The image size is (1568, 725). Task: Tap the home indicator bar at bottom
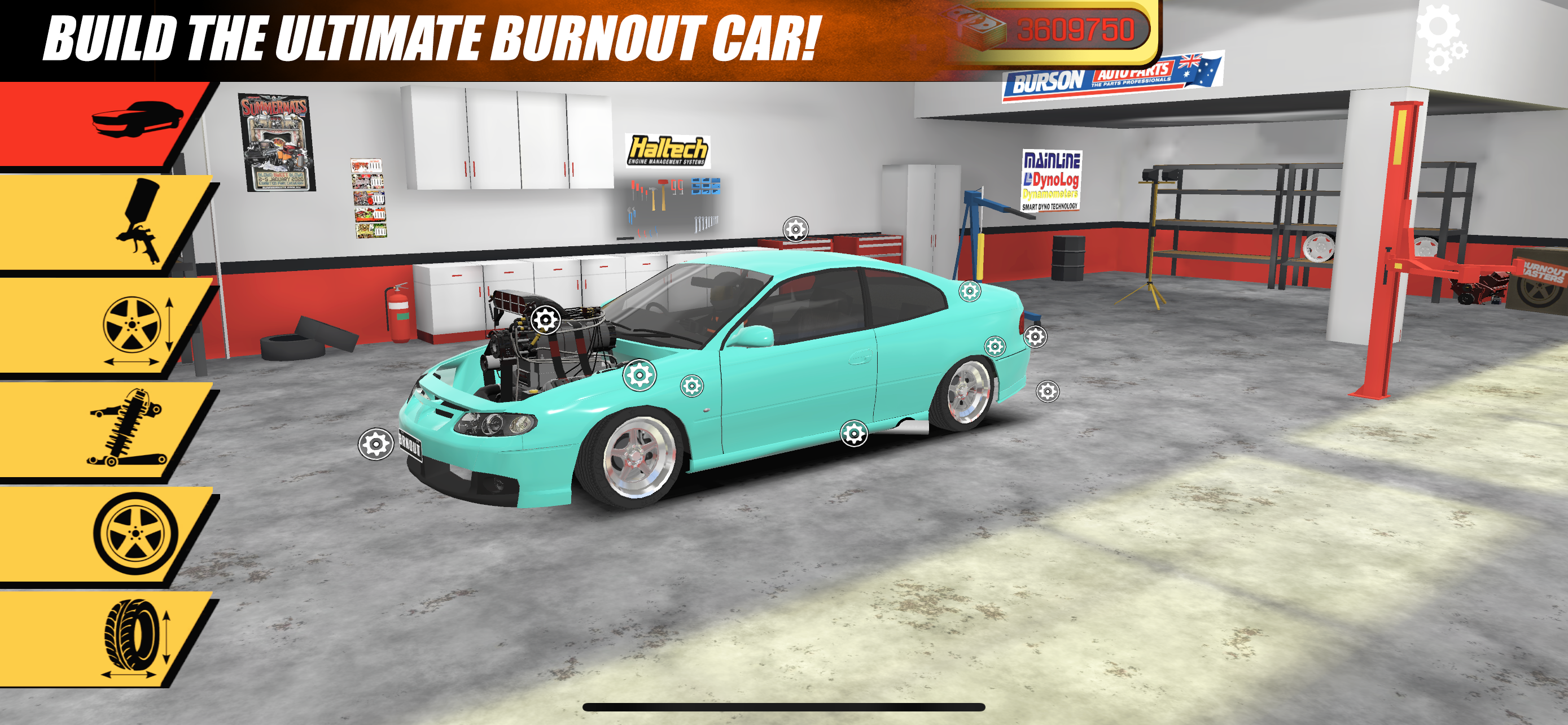784,707
